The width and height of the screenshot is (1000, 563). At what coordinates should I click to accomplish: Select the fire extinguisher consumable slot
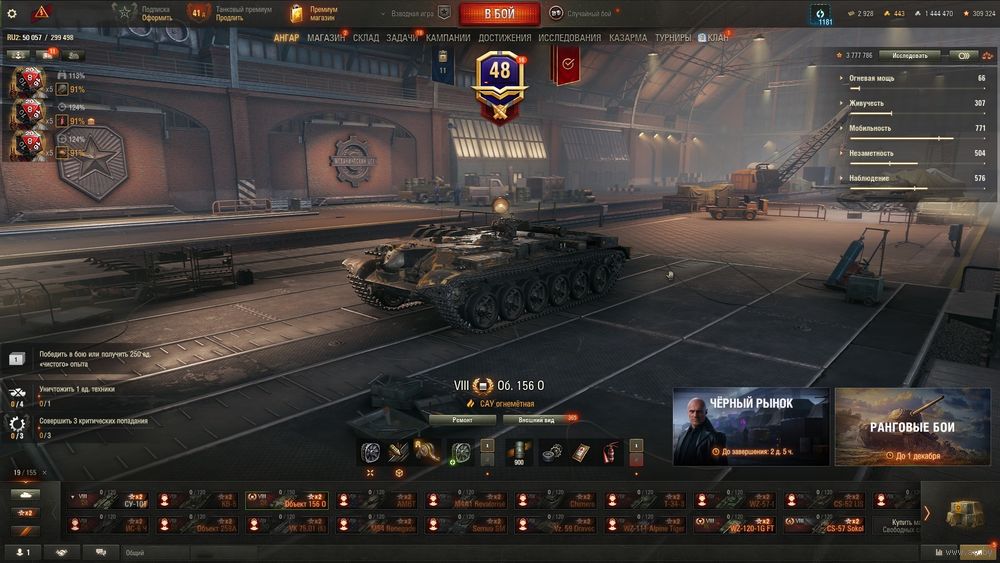tap(609, 453)
